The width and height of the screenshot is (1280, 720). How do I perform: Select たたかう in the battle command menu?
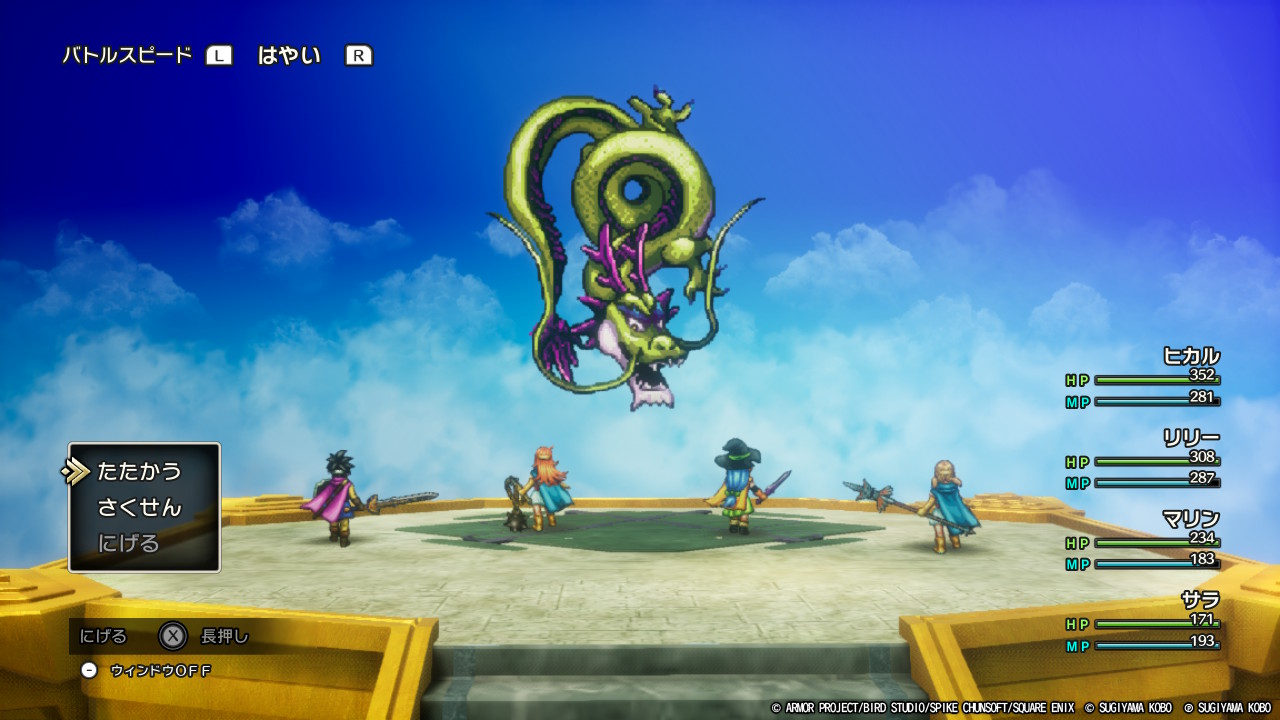[139, 471]
